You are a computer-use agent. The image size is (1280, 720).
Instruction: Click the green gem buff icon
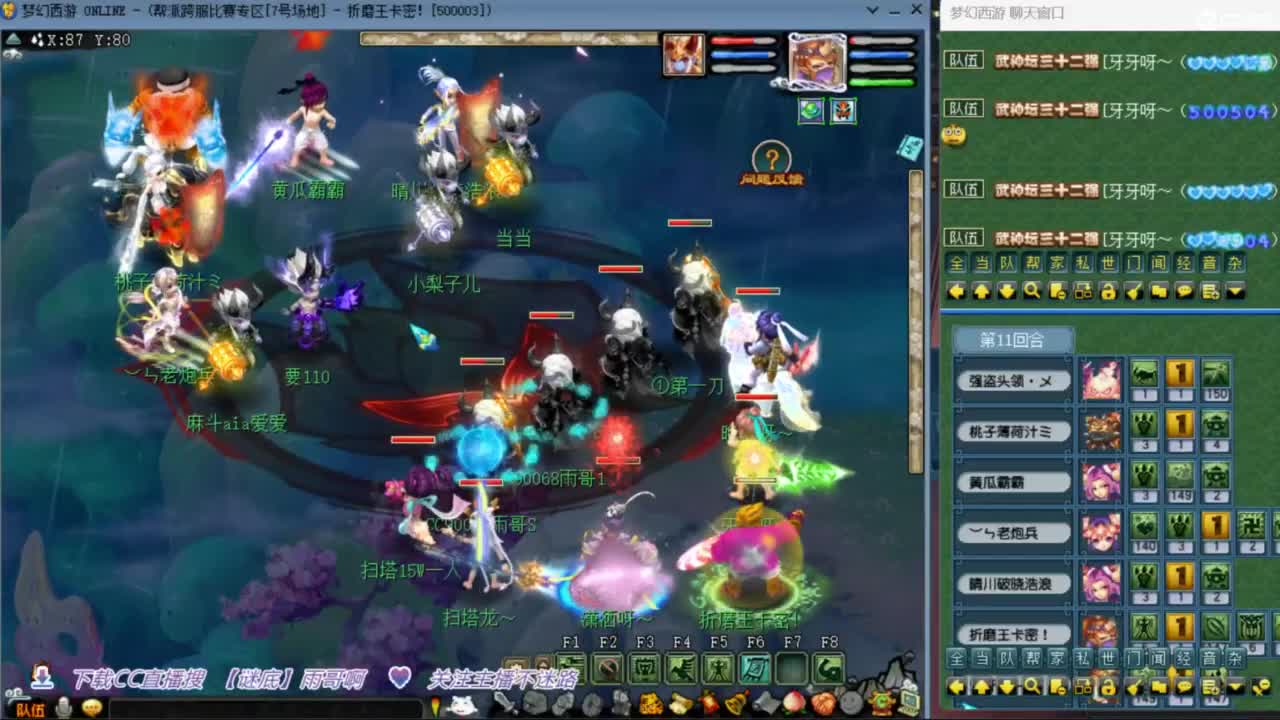810,110
